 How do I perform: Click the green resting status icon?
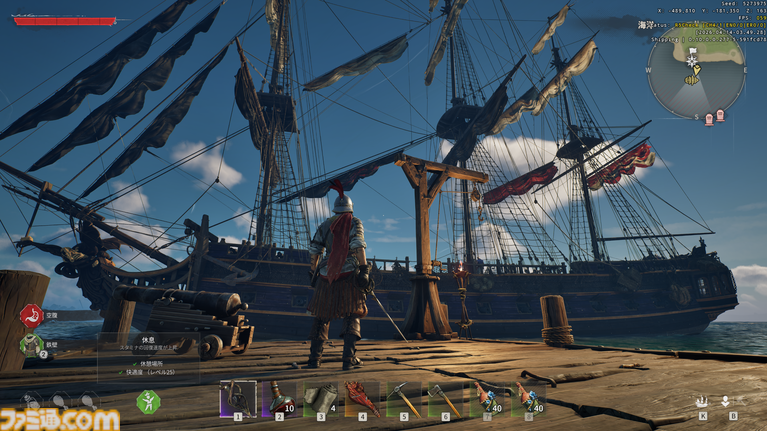pos(148,402)
